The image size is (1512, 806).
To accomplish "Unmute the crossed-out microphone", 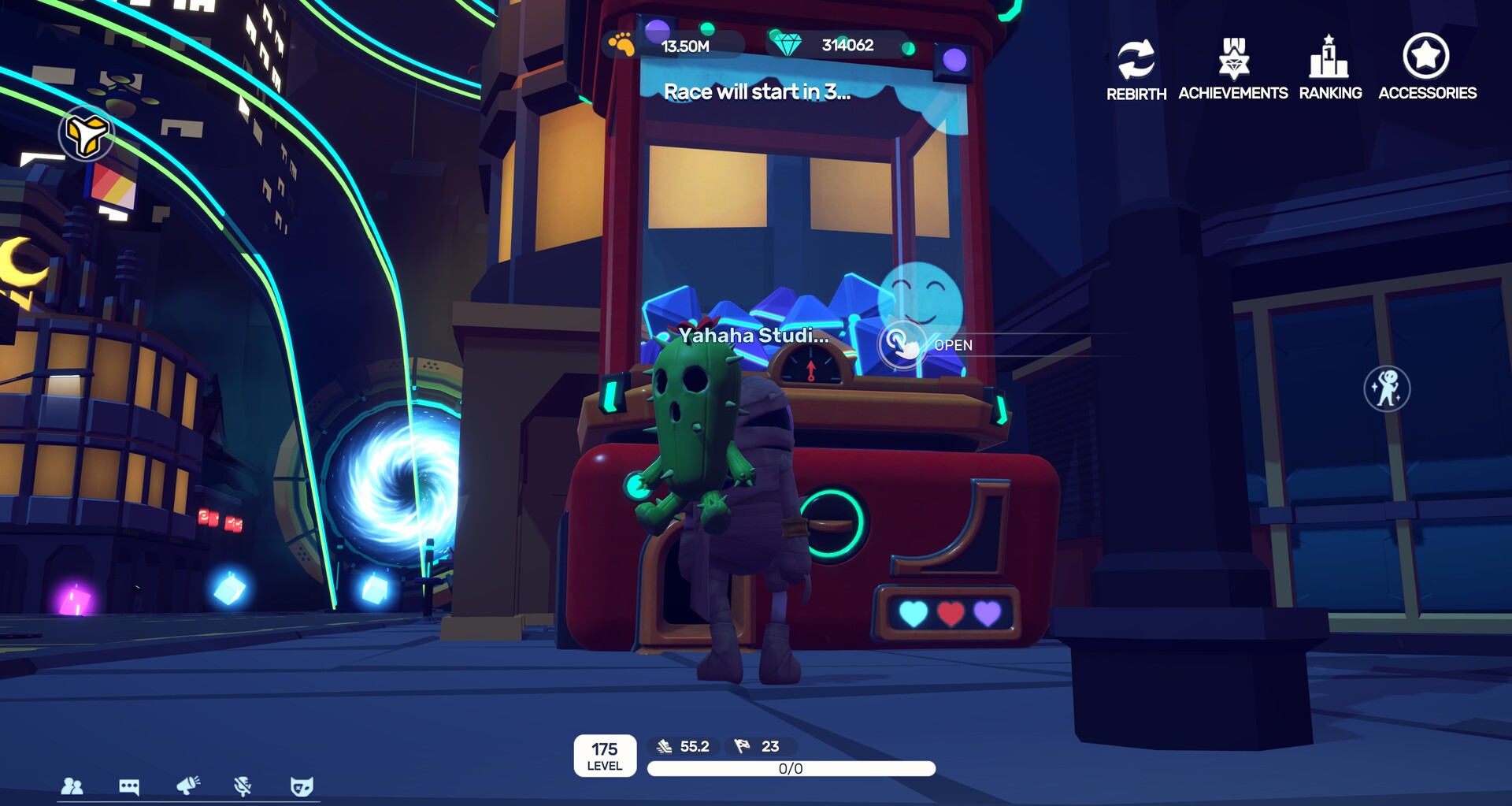I will (243, 786).
